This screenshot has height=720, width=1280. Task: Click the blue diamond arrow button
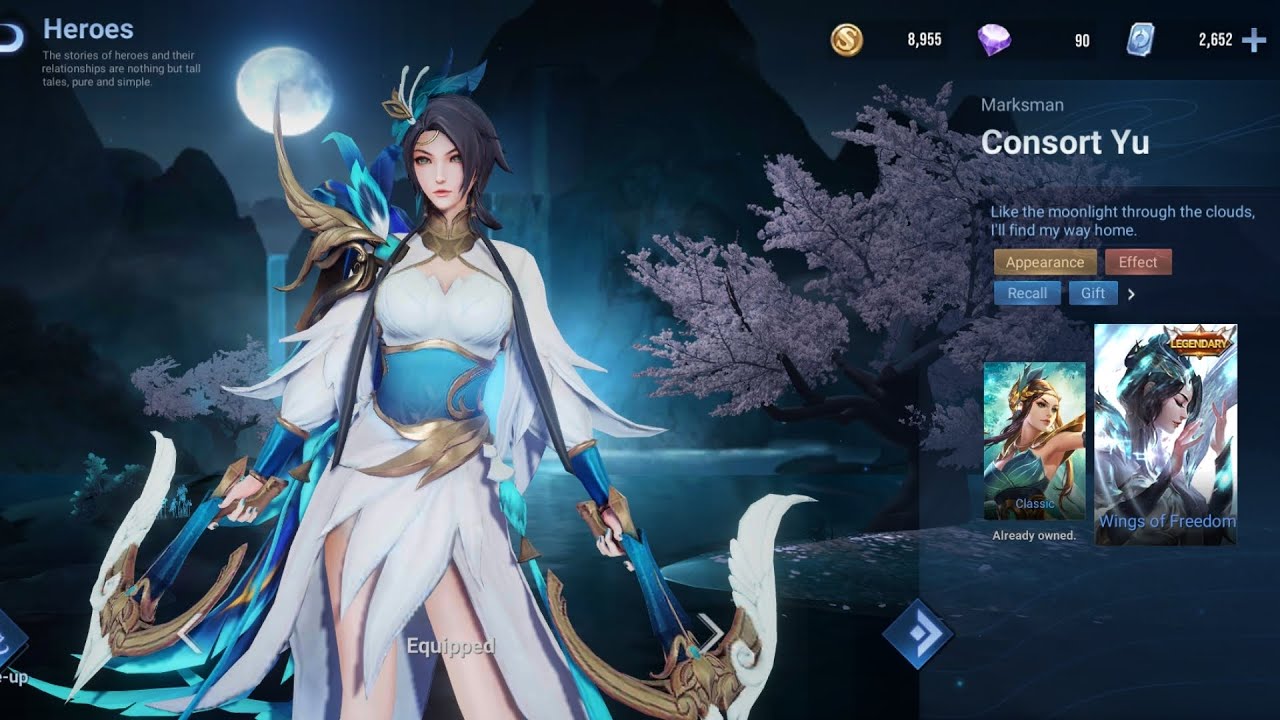tap(917, 632)
